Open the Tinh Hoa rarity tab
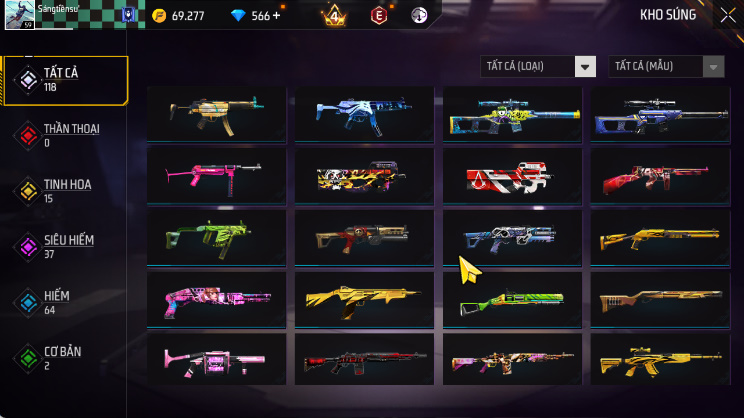This screenshot has width=744, height=418. pyautogui.click(x=66, y=191)
